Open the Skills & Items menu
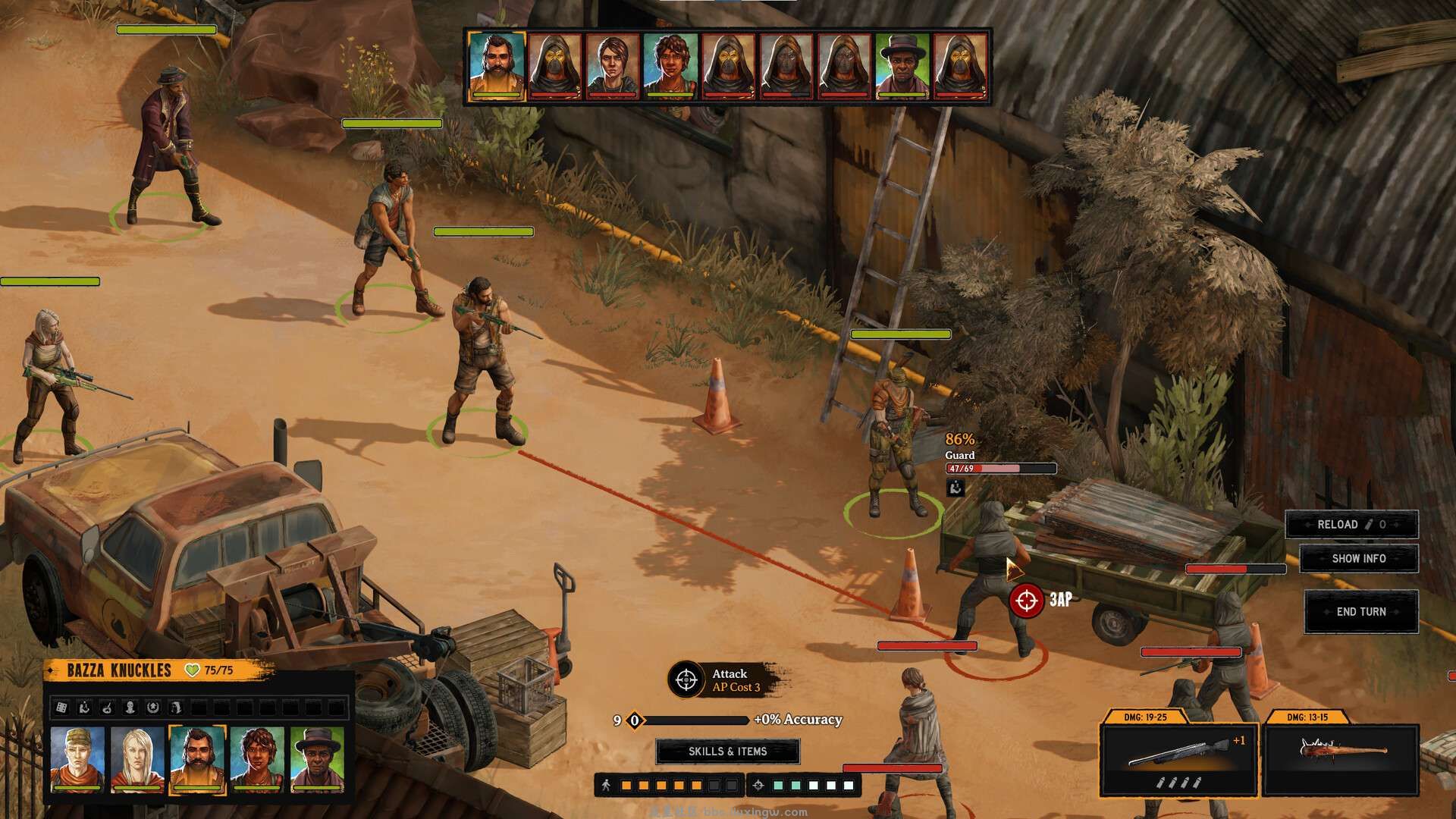Image resolution: width=1456 pixels, height=819 pixels. [727, 752]
